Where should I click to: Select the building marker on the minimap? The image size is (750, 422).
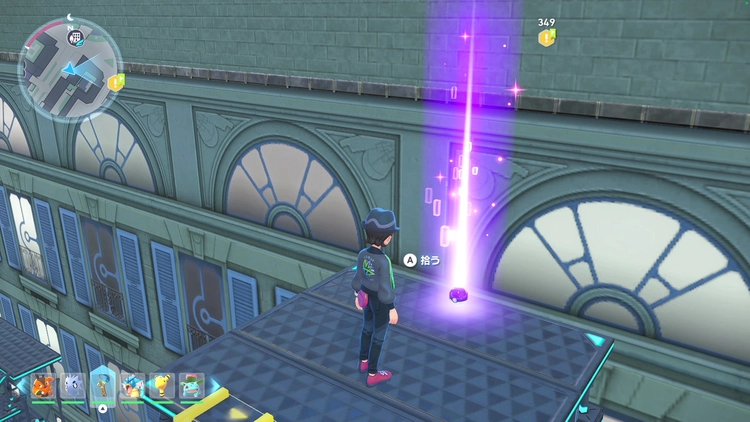(78, 36)
